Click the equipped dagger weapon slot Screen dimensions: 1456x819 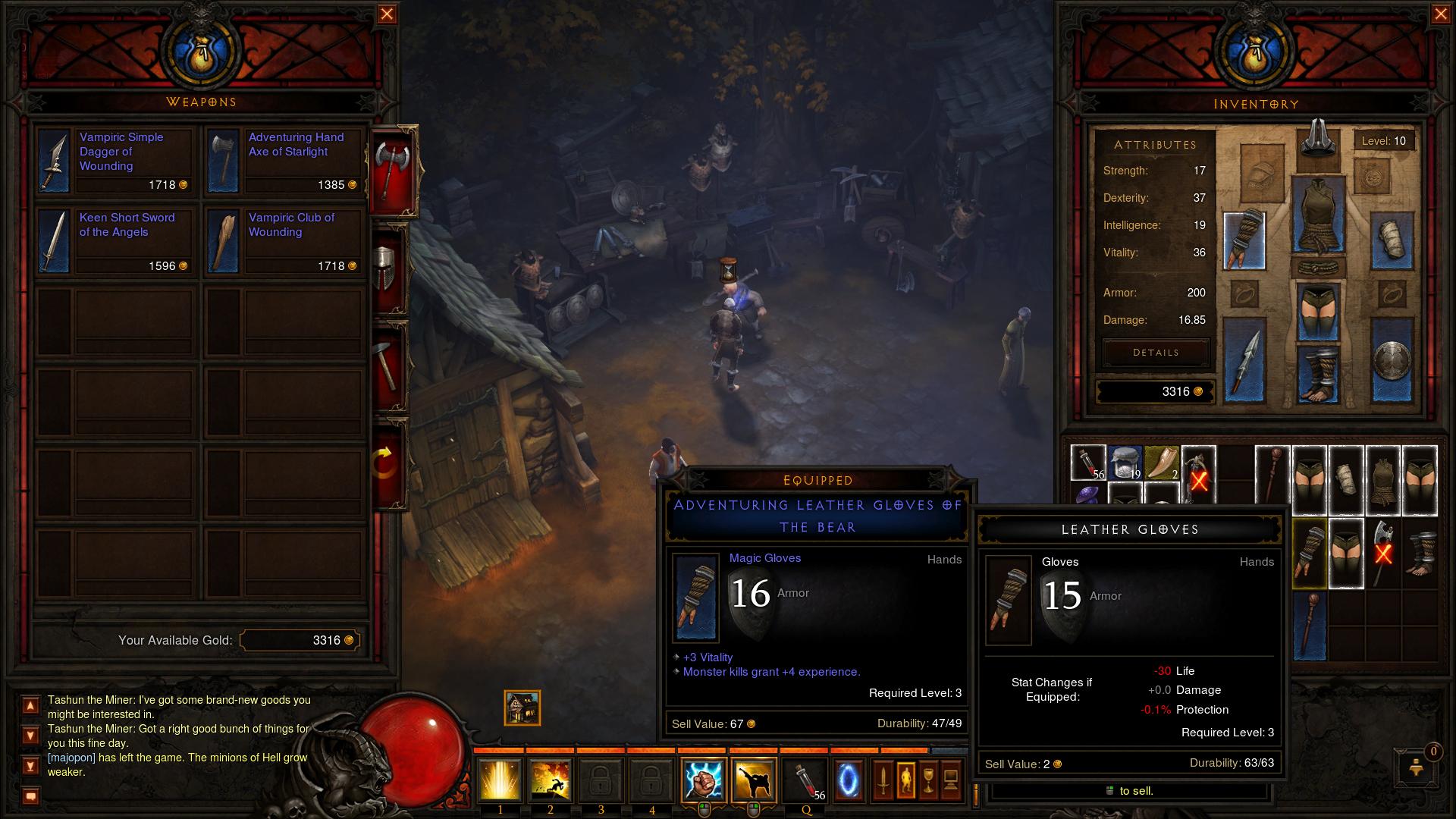coord(1244,359)
